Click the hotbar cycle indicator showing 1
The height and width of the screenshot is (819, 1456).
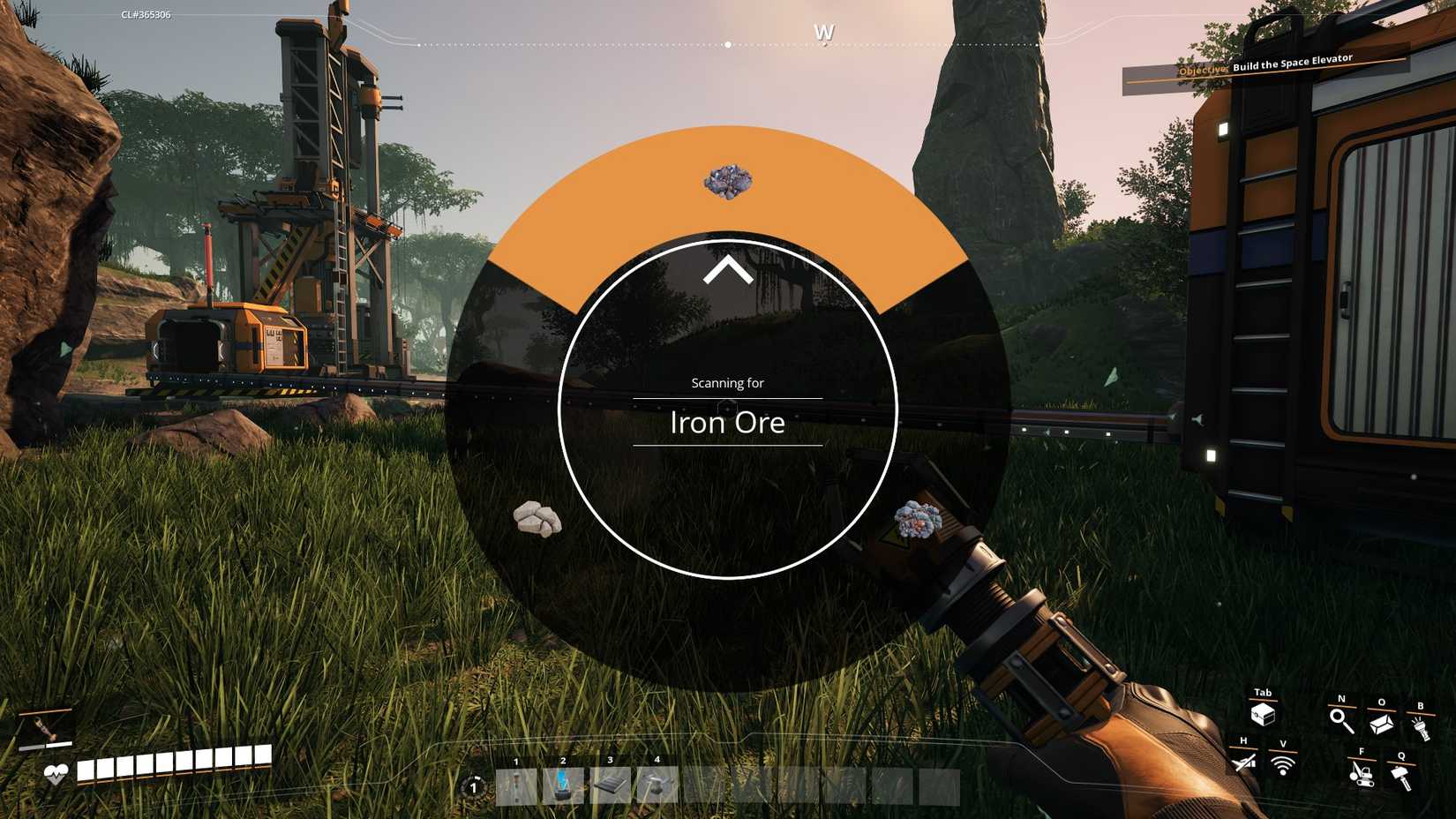click(473, 787)
